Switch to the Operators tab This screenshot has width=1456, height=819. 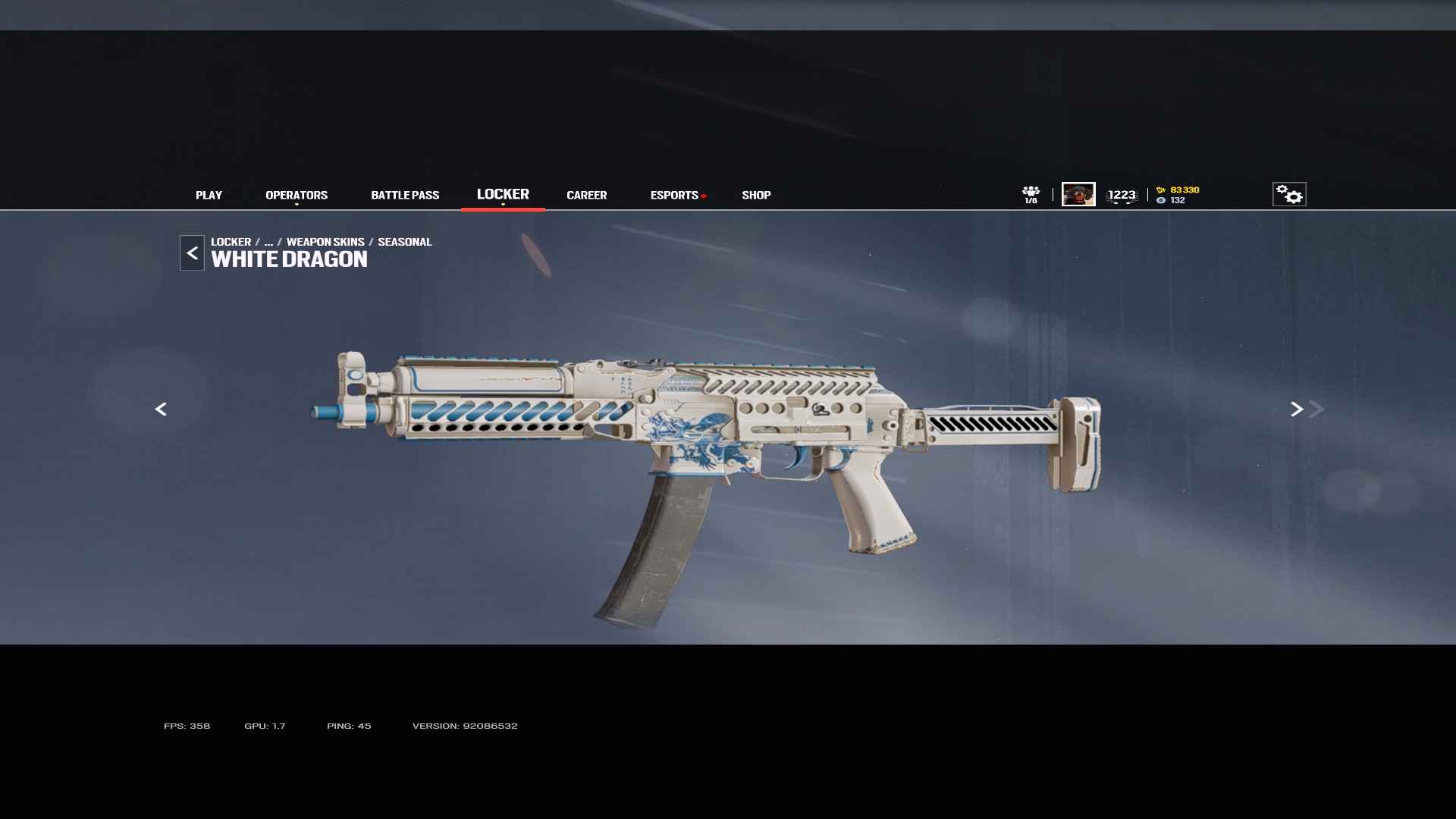click(297, 195)
